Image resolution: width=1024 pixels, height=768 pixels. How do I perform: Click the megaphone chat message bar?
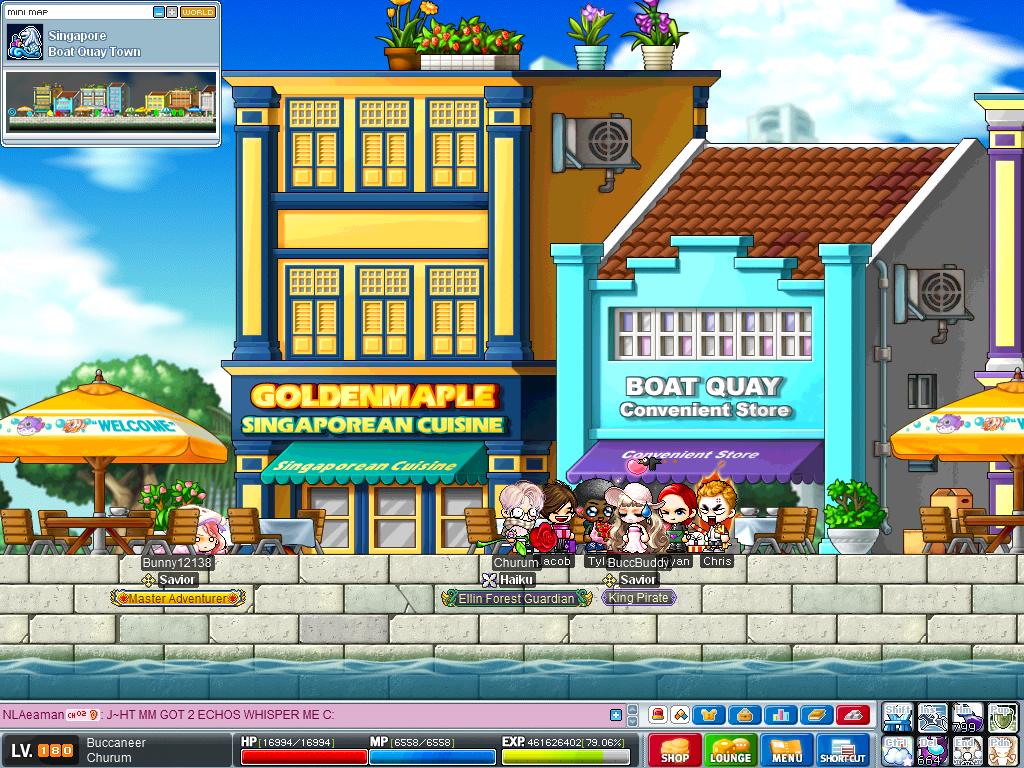[300, 715]
